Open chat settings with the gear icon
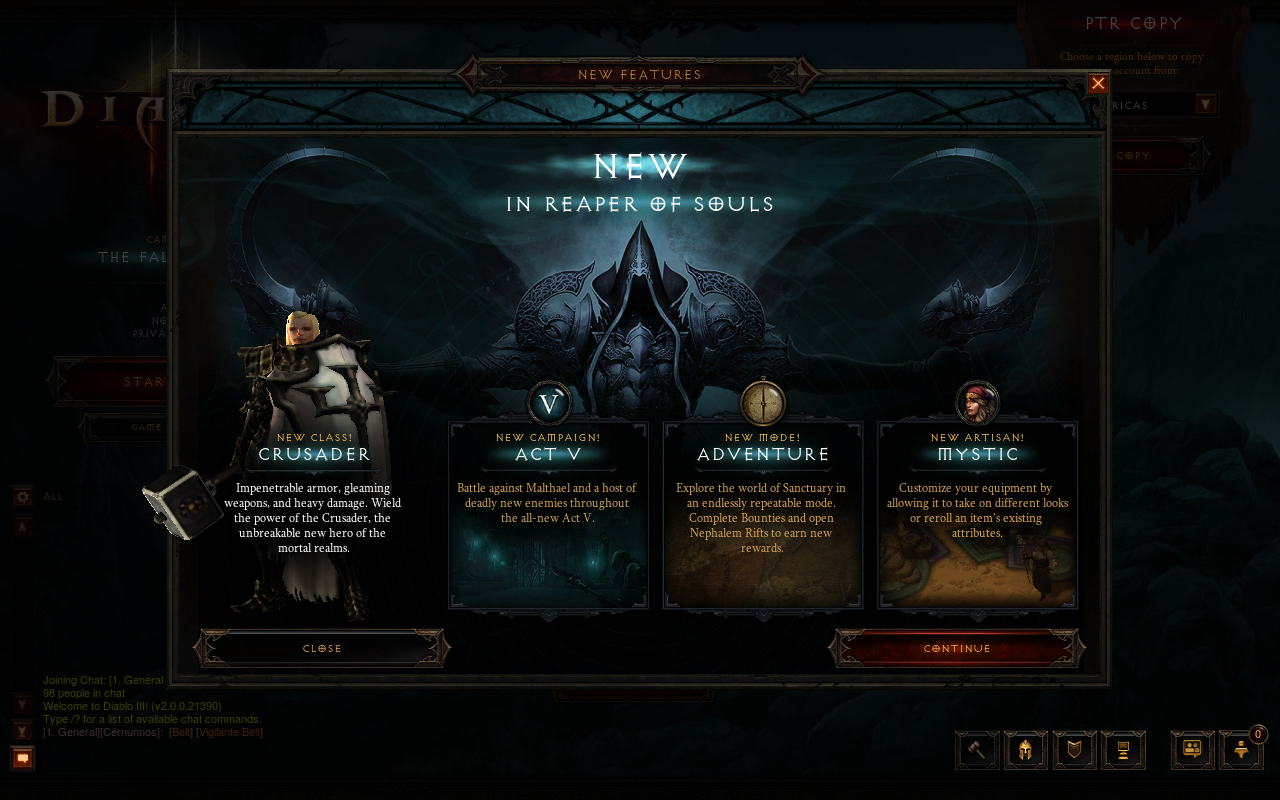Image resolution: width=1280 pixels, height=800 pixels. coord(22,495)
